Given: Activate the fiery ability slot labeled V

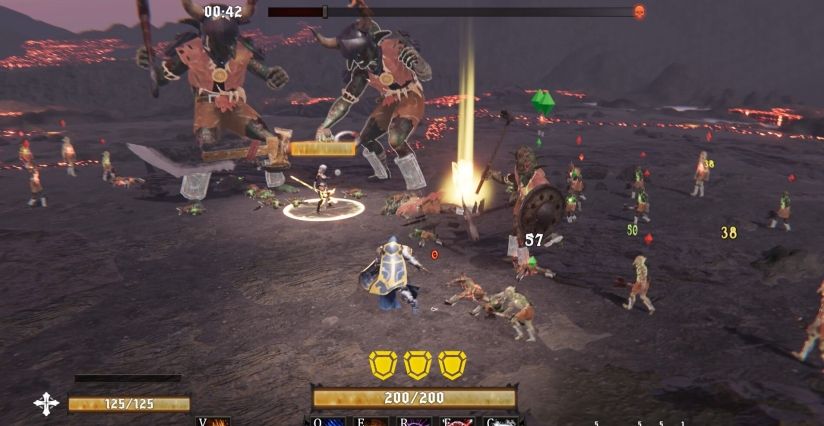Looking at the screenshot, I should 213,422.
